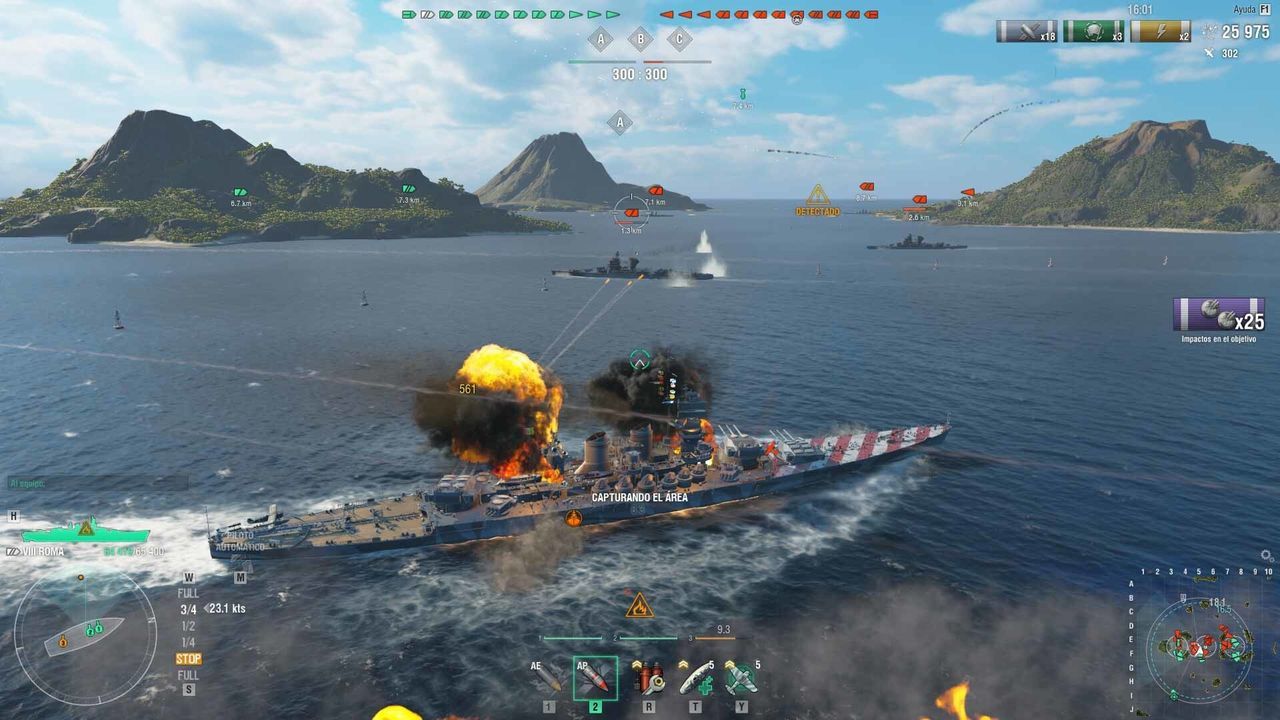Activate the Damage Control Party consumable
Image resolution: width=1280 pixels, height=720 pixels.
(x=648, y=677)
